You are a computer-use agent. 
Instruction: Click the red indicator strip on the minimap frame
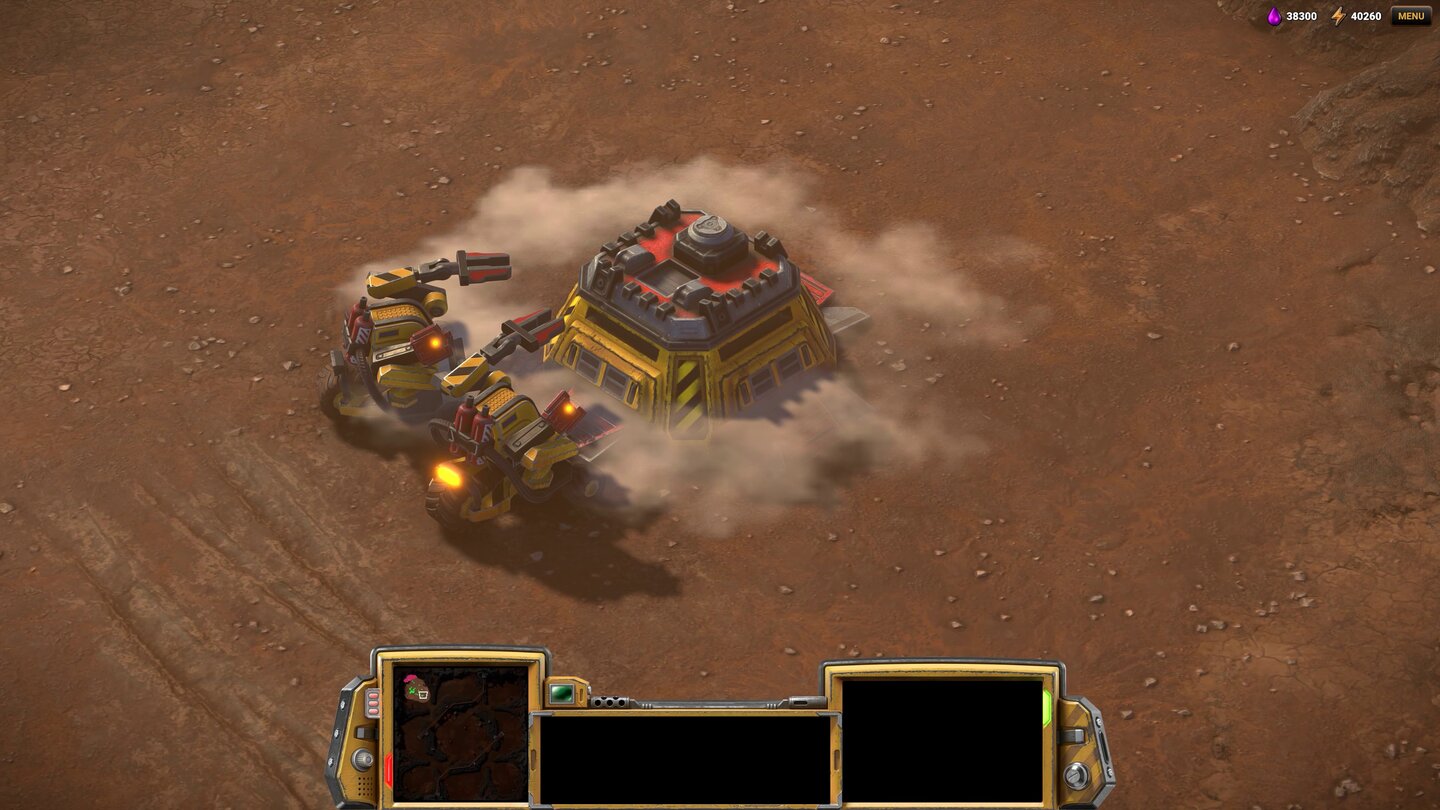pyautogui.click(x=389, y=767)
